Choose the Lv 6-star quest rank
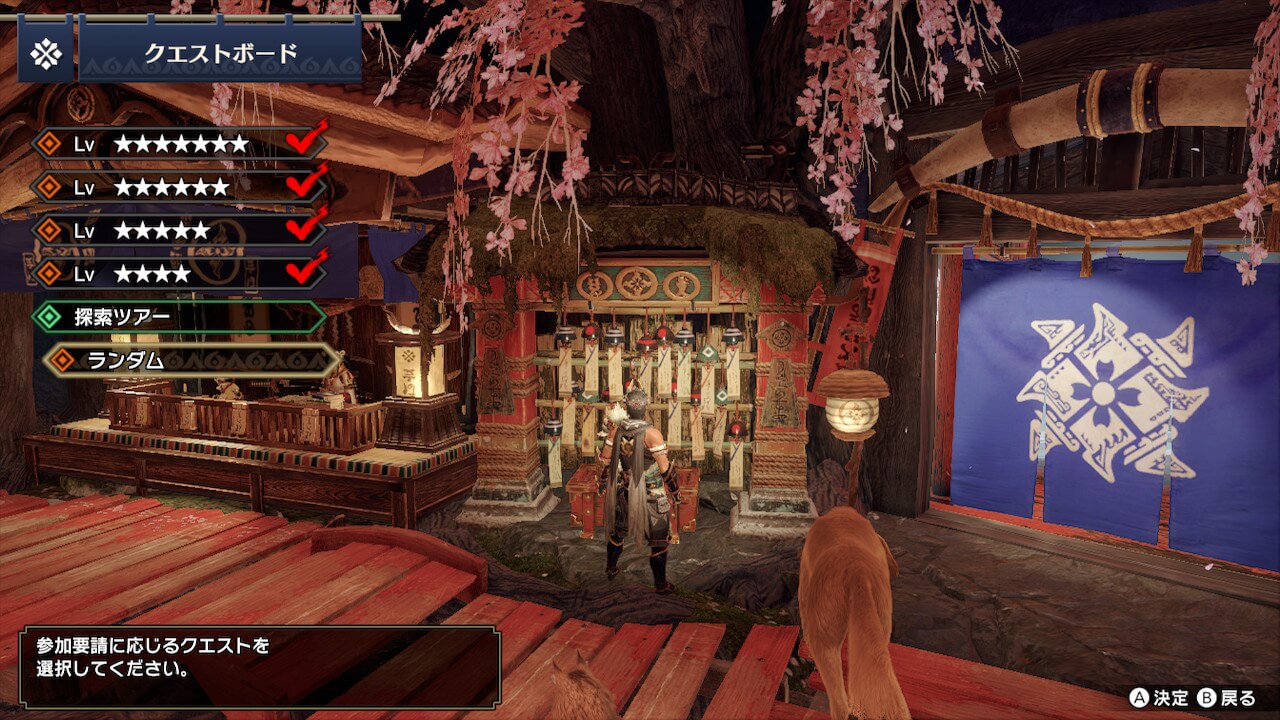 tap(180, 187)
